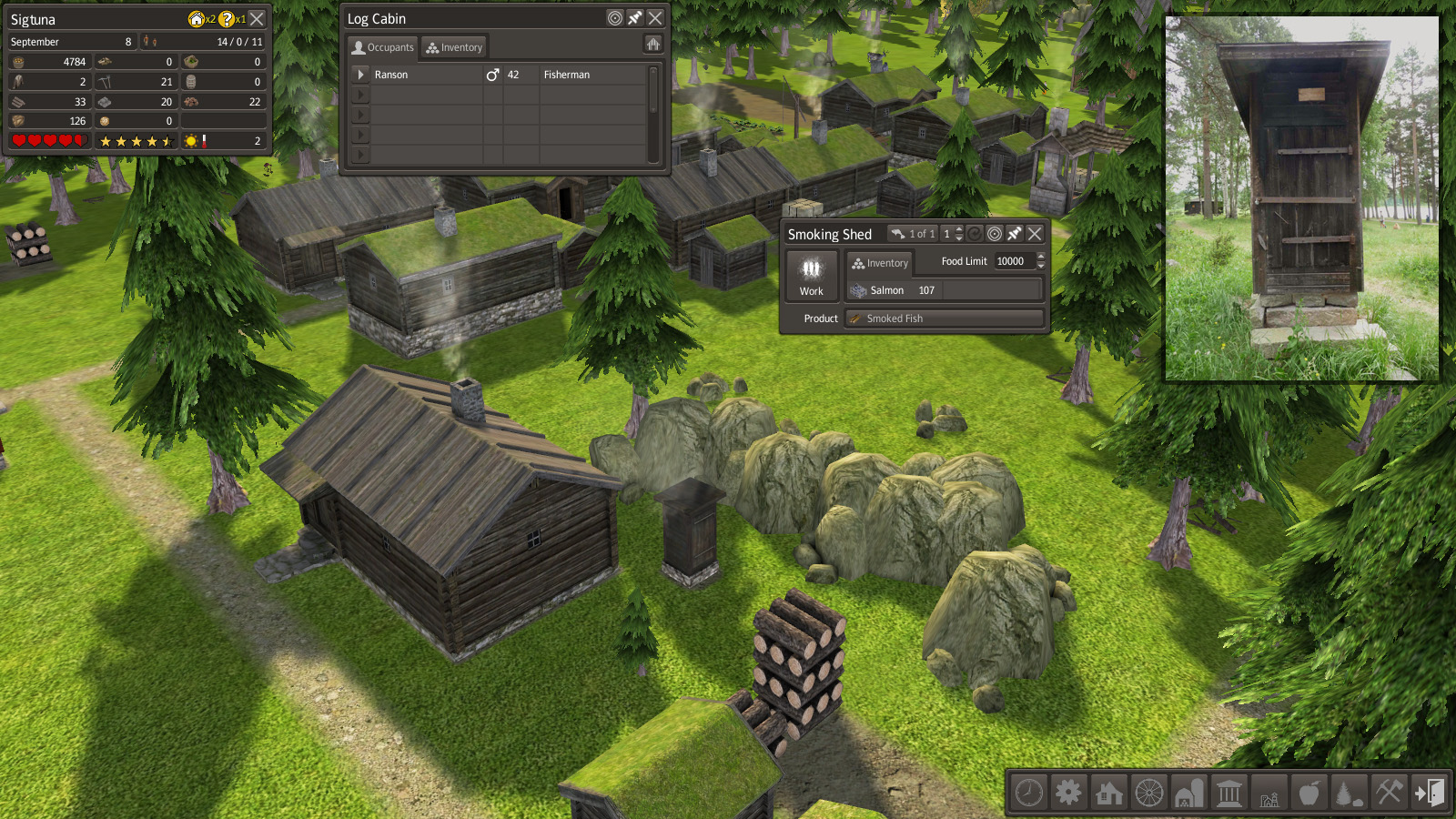Open the axe and pickaxe removal tools
This screenshot has width=1456, height=819.
click(1389, 793)
